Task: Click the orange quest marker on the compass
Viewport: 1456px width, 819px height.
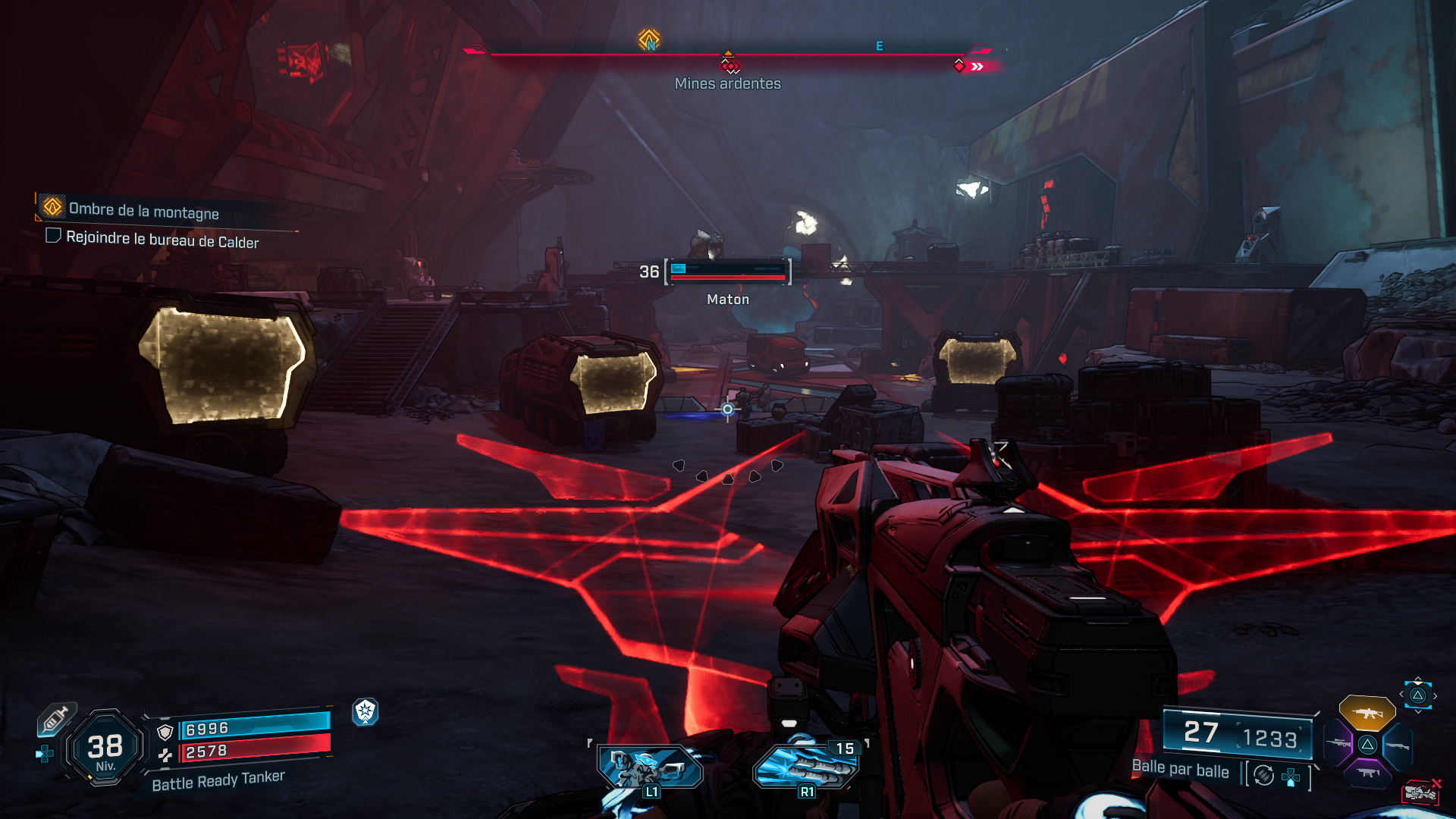Action: coord(648,39)
